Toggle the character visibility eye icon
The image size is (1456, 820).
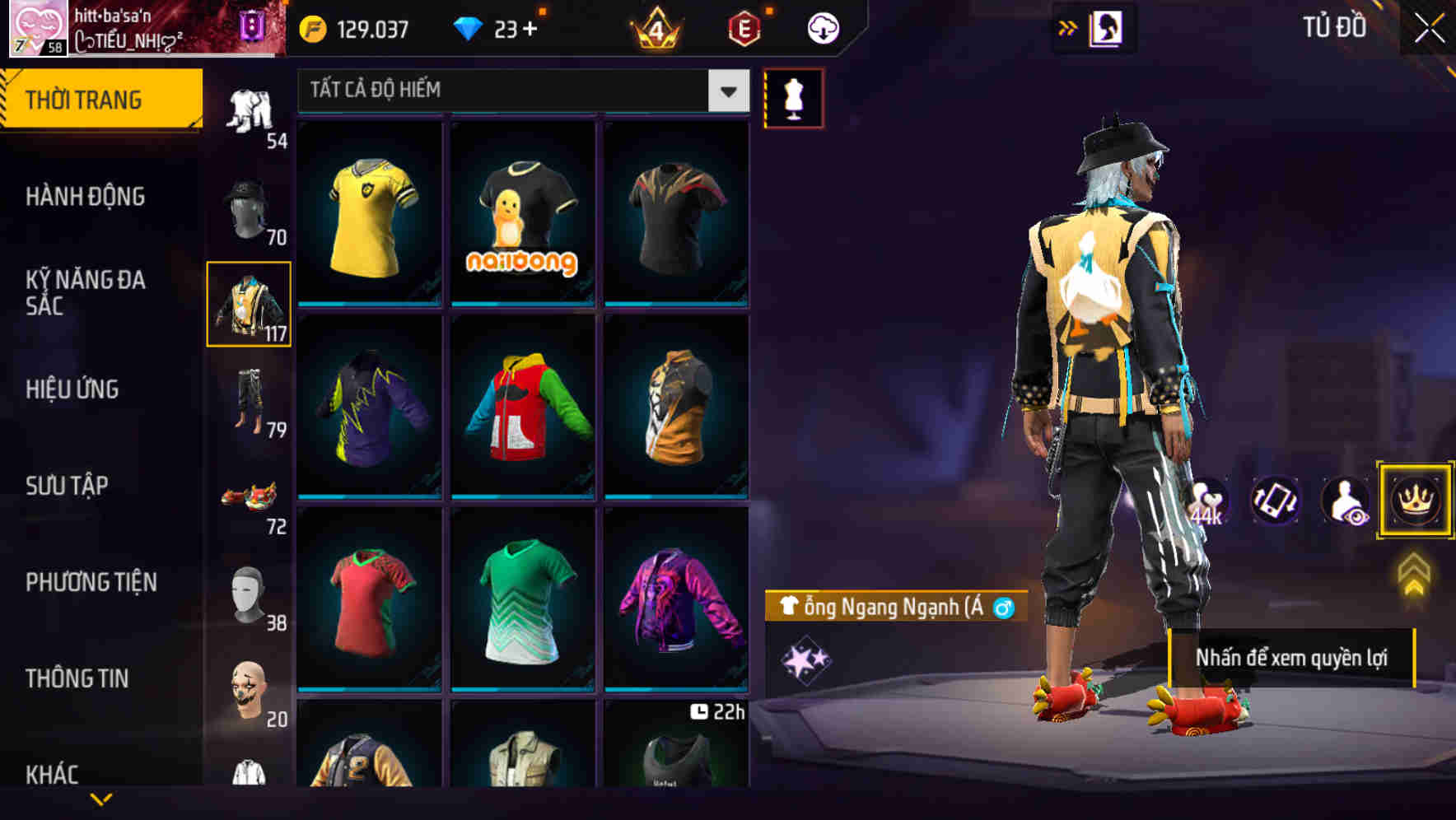click(1343, 501)
